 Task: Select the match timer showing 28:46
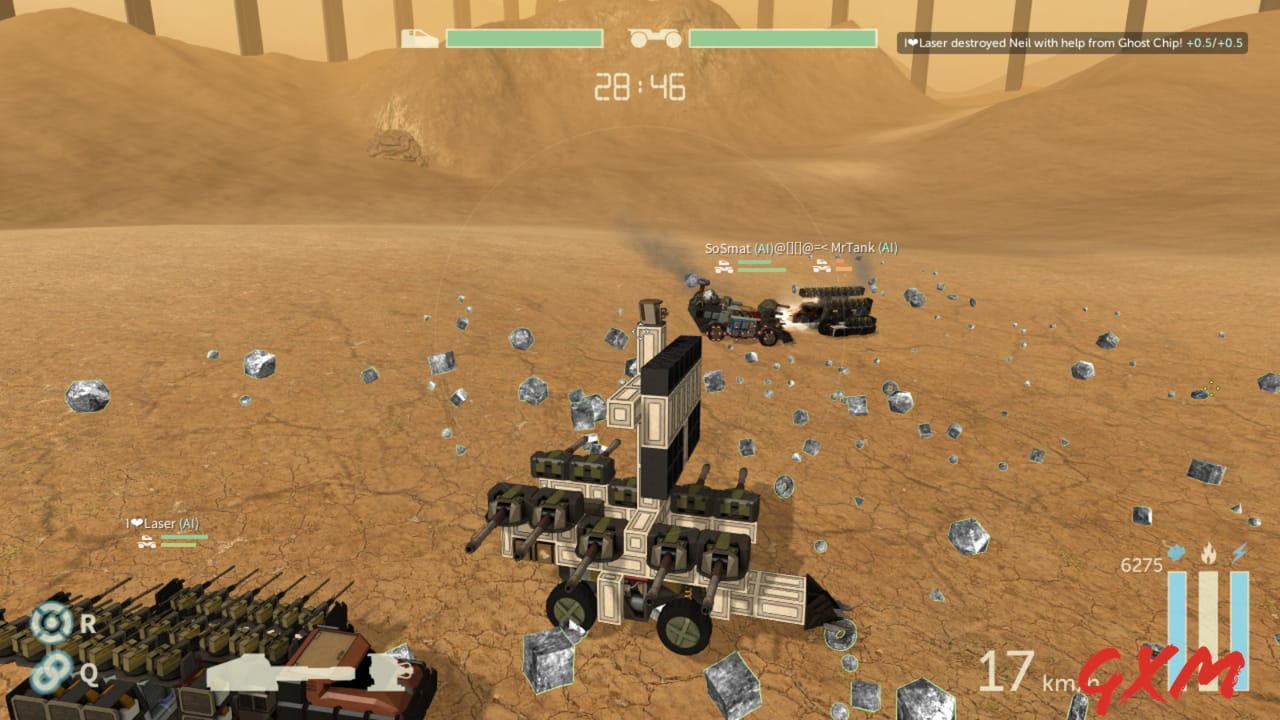(640, 87)
